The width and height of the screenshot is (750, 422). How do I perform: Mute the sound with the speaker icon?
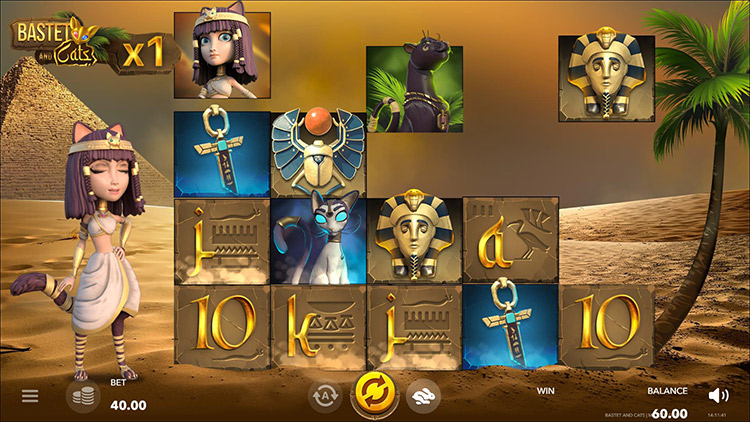tap(718, 395)
